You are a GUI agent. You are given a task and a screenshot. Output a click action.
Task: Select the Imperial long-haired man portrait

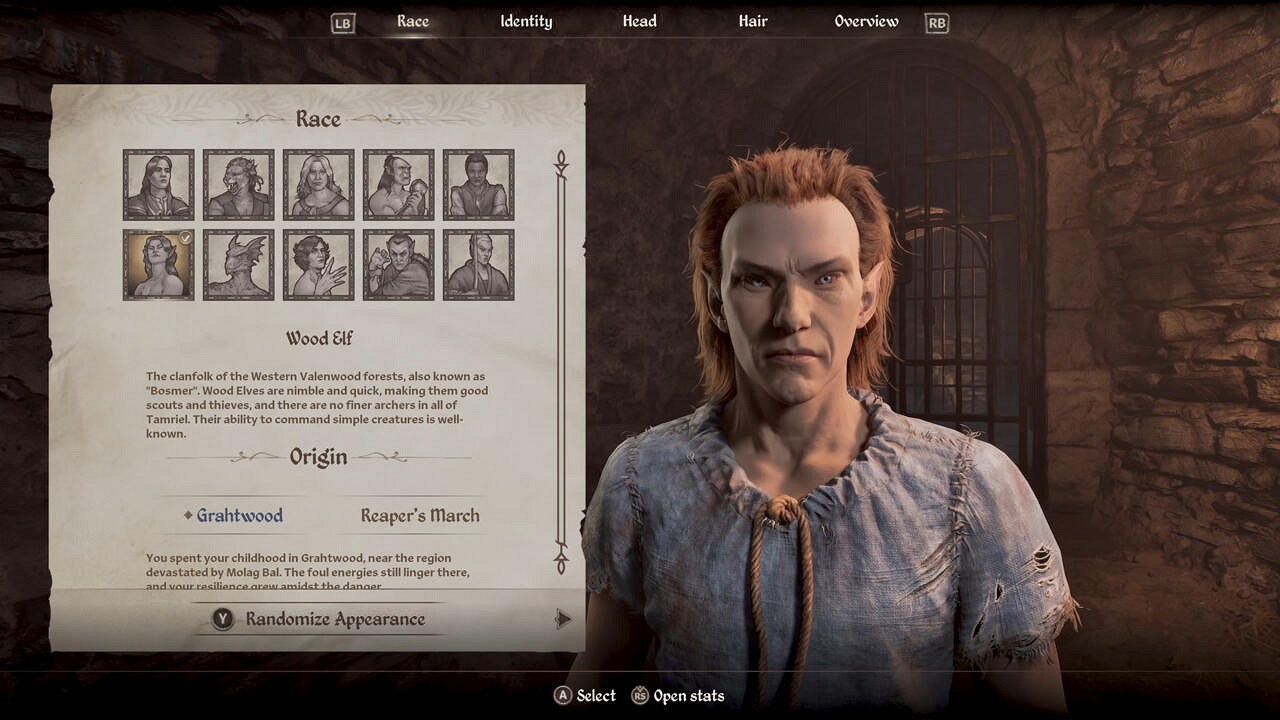point(159,185)
